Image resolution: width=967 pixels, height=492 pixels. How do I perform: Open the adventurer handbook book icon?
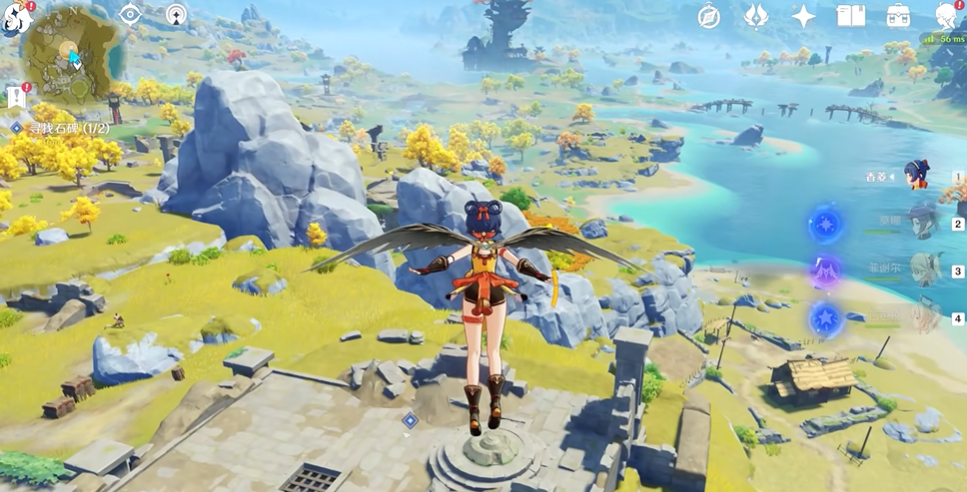(851, 15)
